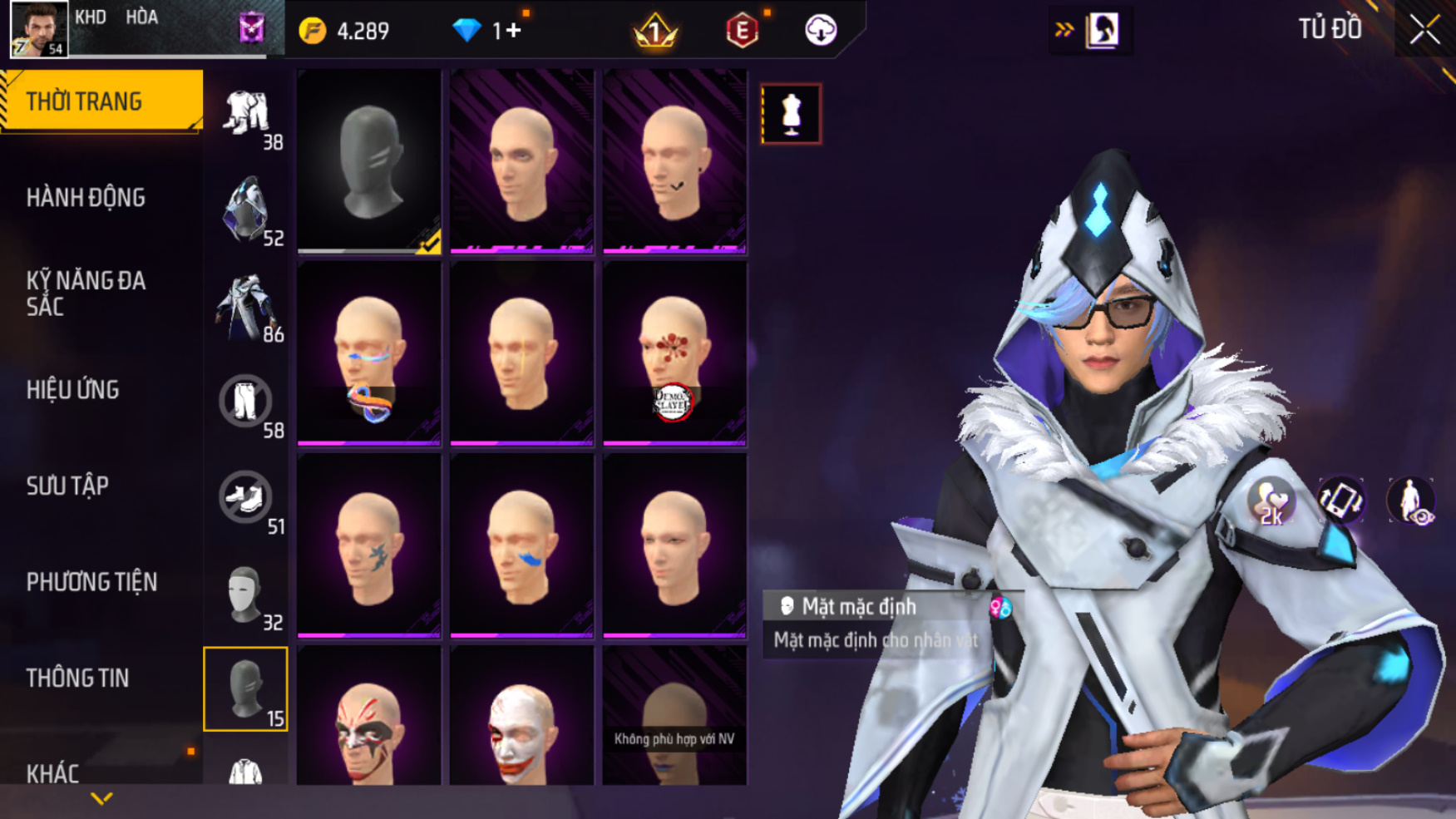Open the Hành Động menu

[x=86, y=198]
